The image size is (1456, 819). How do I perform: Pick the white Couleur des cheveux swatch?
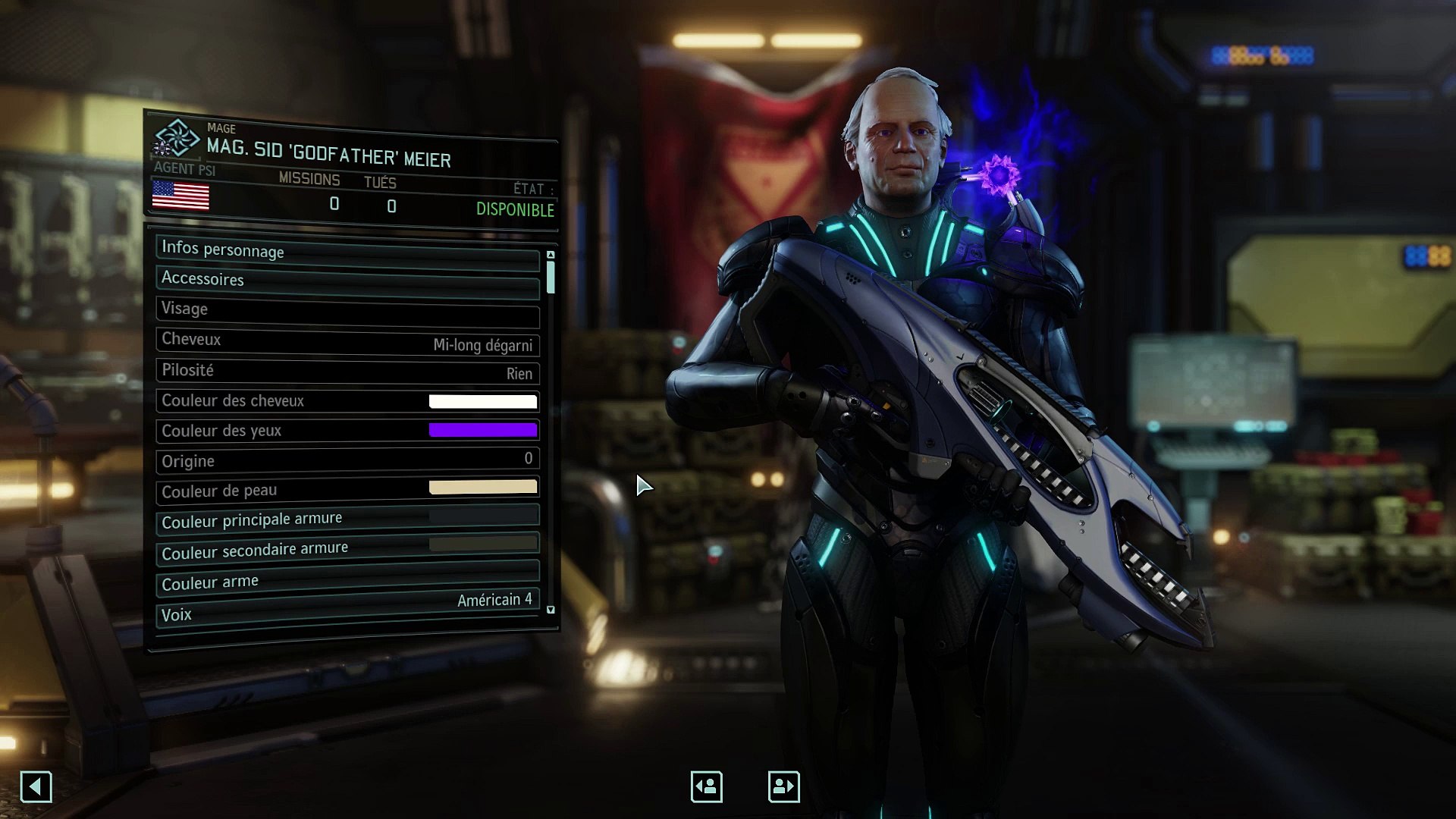[483, 401]
